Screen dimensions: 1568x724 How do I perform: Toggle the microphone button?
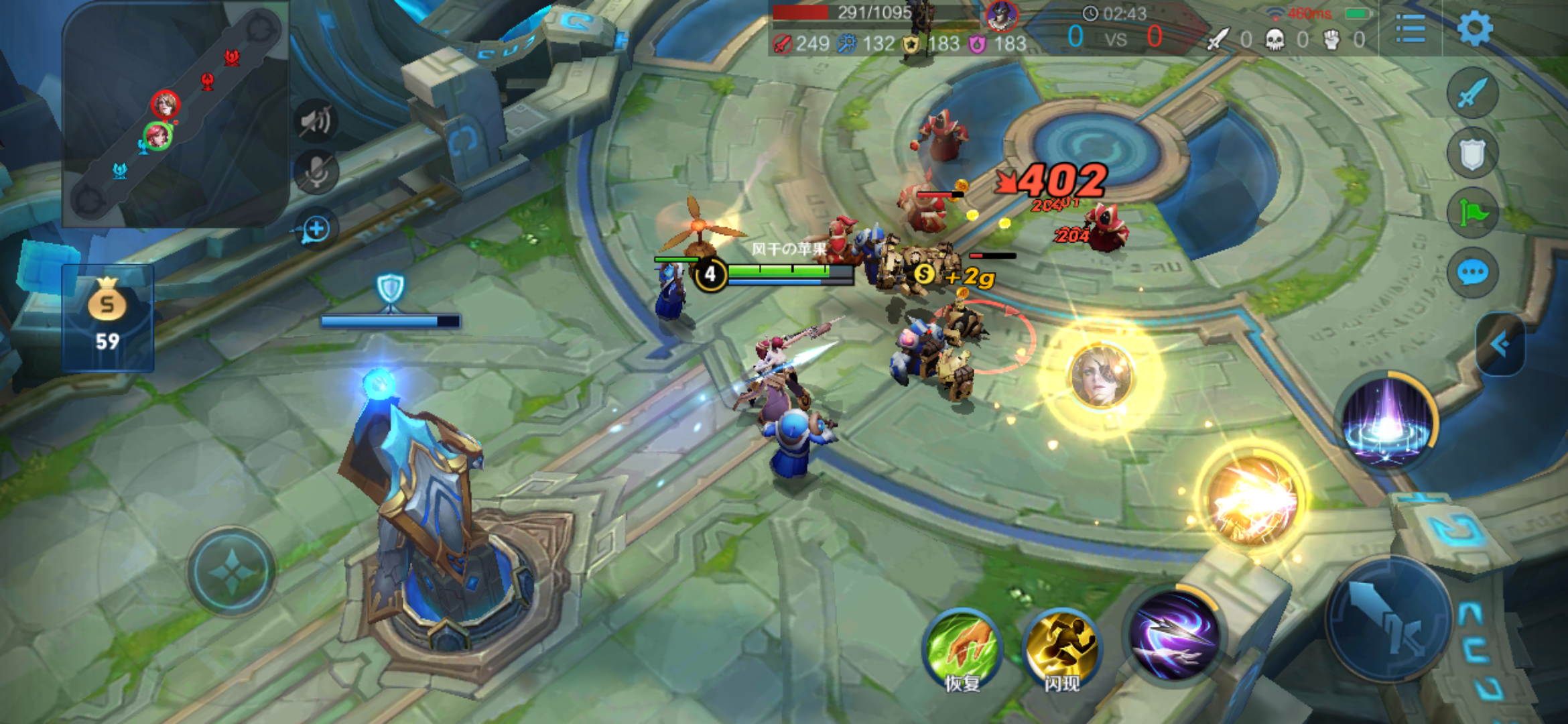[316, 172]
